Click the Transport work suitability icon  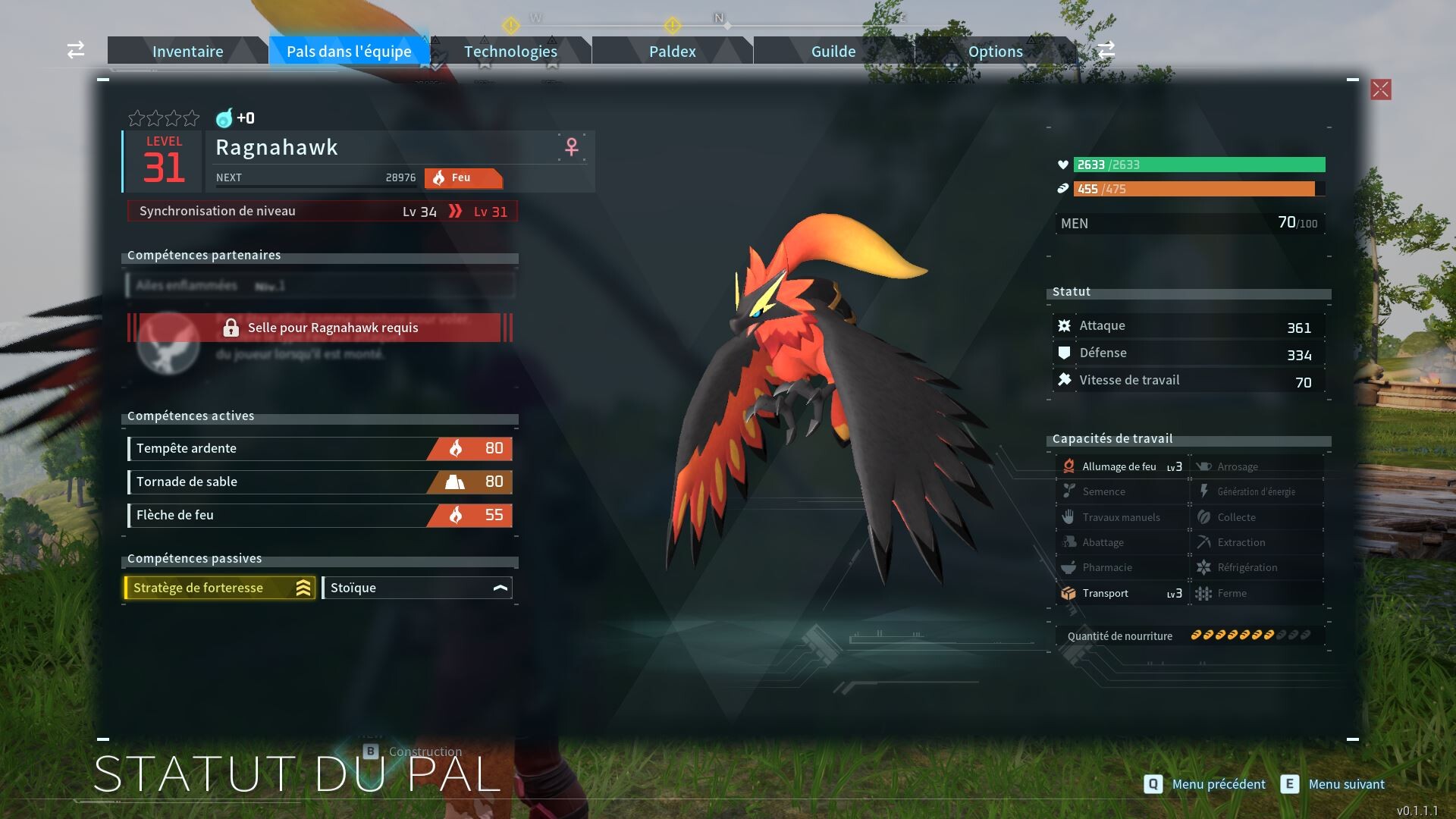pos(1070,593)
